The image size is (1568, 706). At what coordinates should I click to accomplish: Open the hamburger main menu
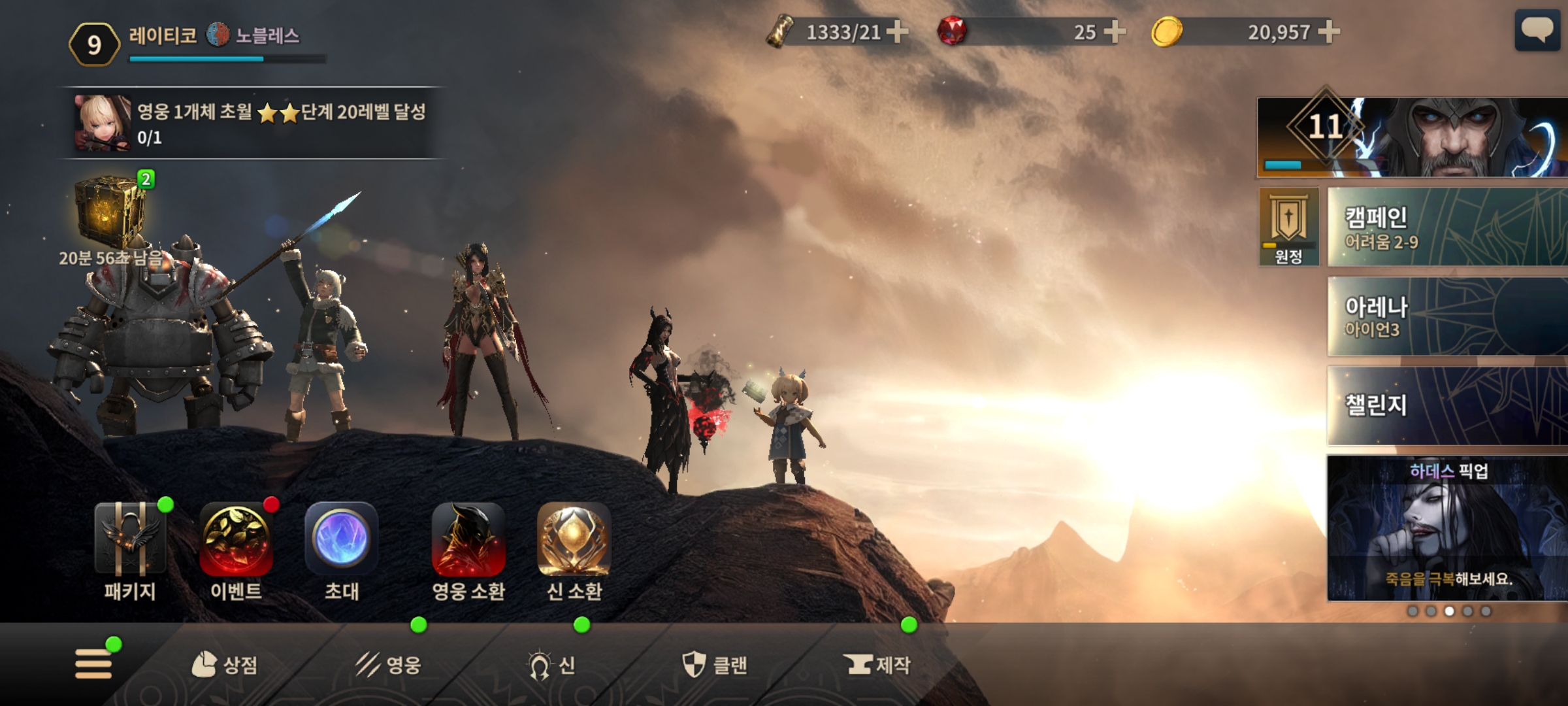93,664
